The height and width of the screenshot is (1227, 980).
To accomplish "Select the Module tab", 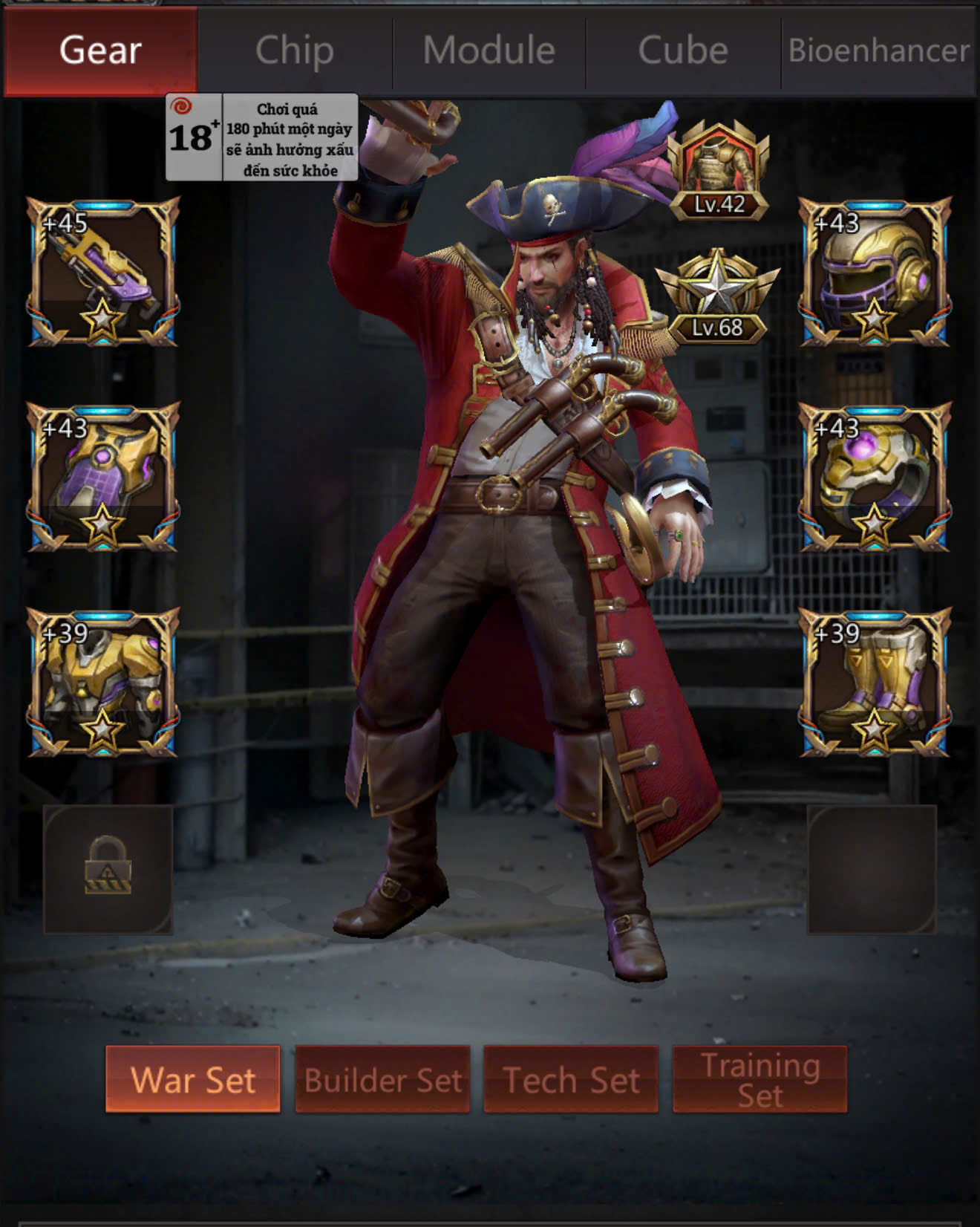I will (x=489, y=51).
